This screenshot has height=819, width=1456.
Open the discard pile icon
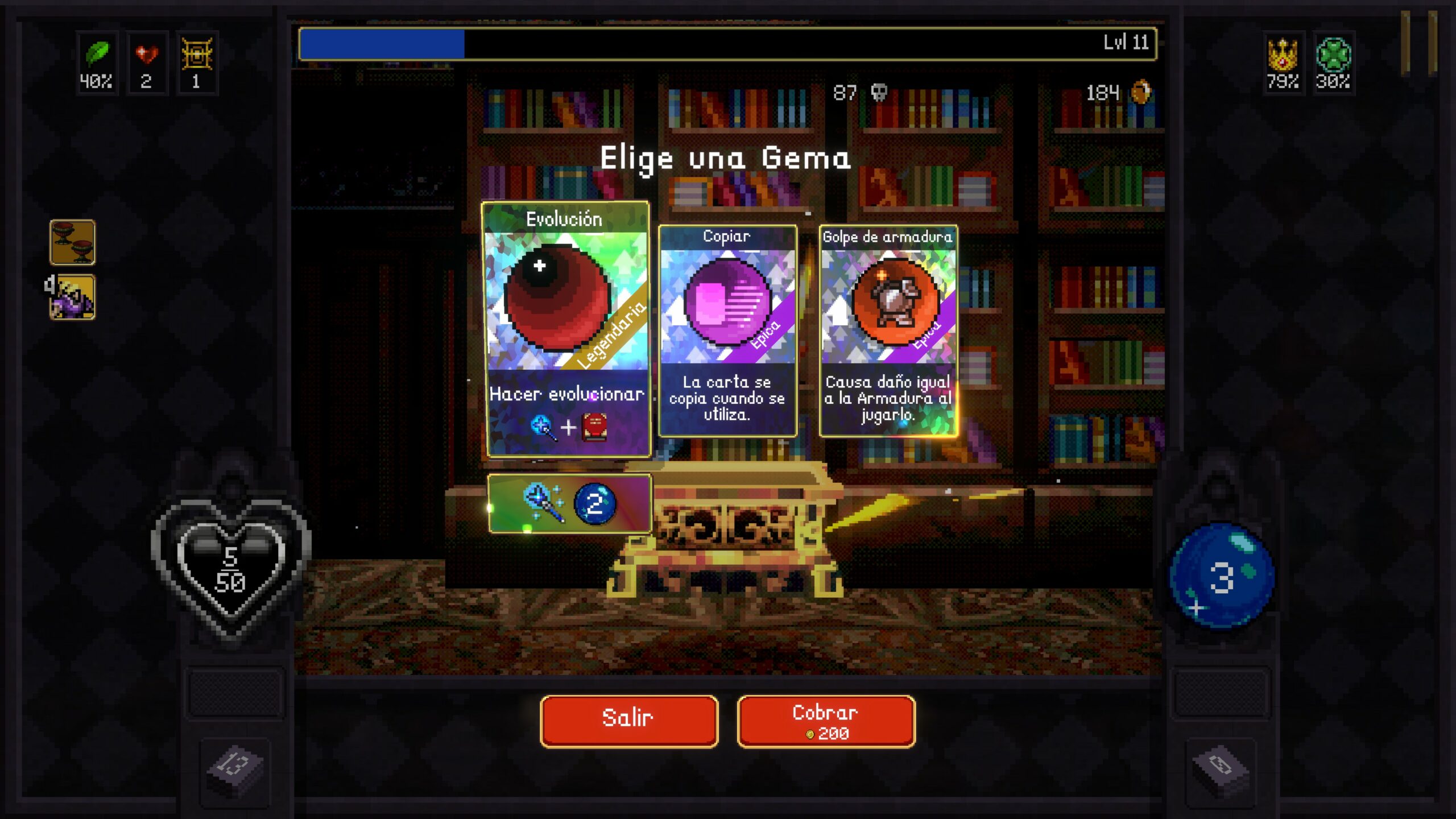(x=1220, y=767)
